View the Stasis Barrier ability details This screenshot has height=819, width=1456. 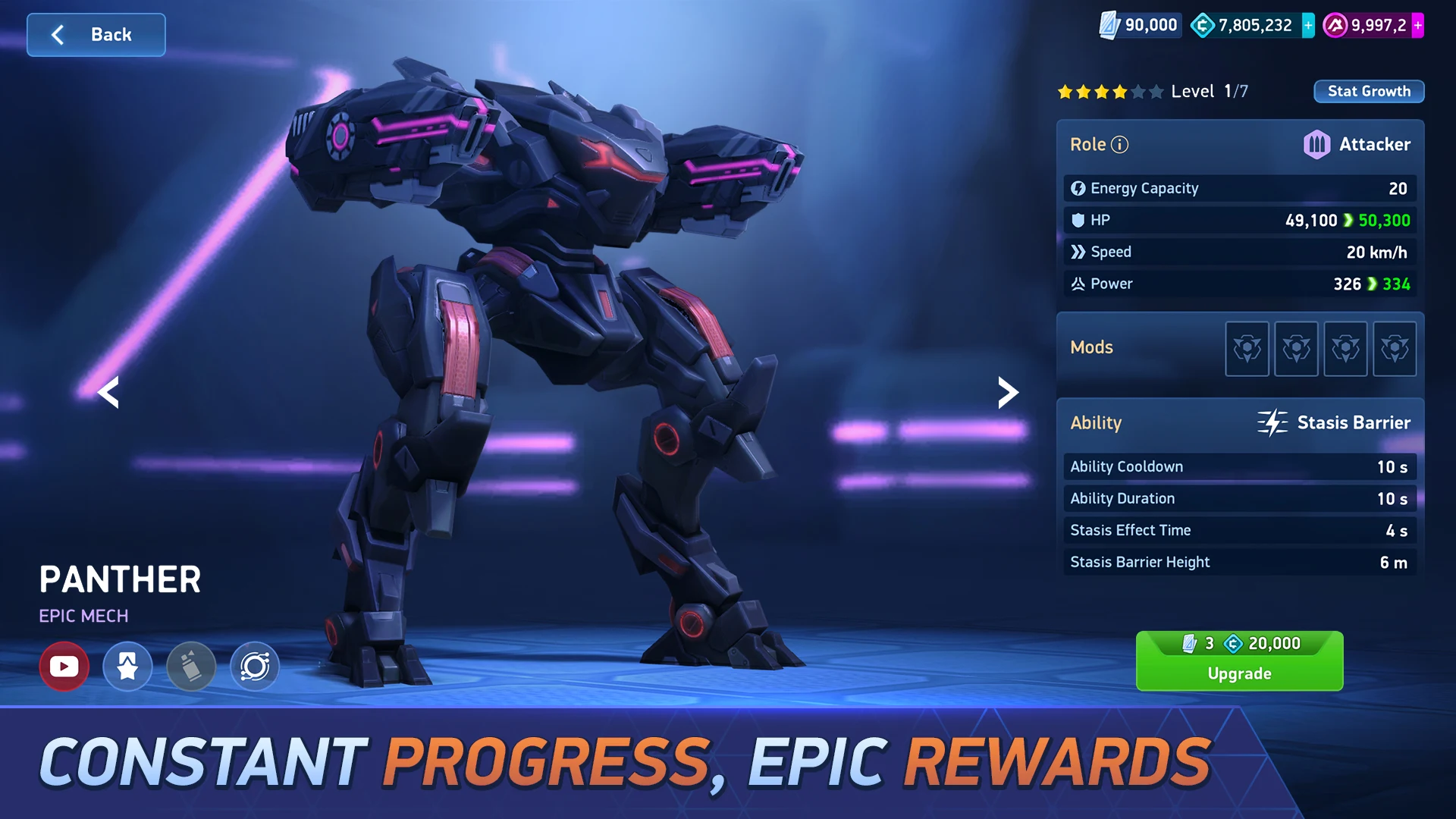pyautogui.click(x=1335, y=422)
